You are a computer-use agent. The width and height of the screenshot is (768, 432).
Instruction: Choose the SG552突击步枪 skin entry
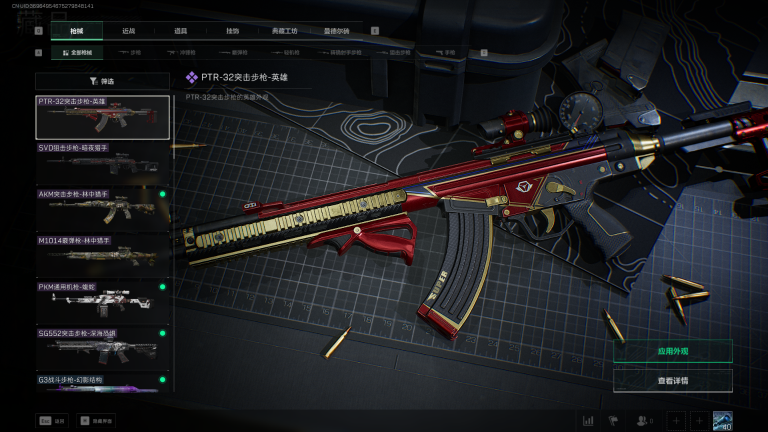point(102,348)
